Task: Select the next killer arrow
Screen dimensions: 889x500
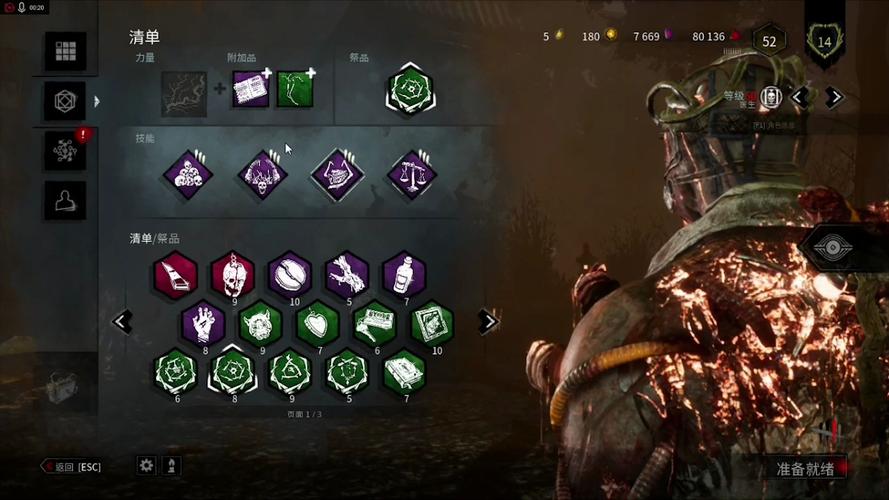Action: (x=834, y=97)
